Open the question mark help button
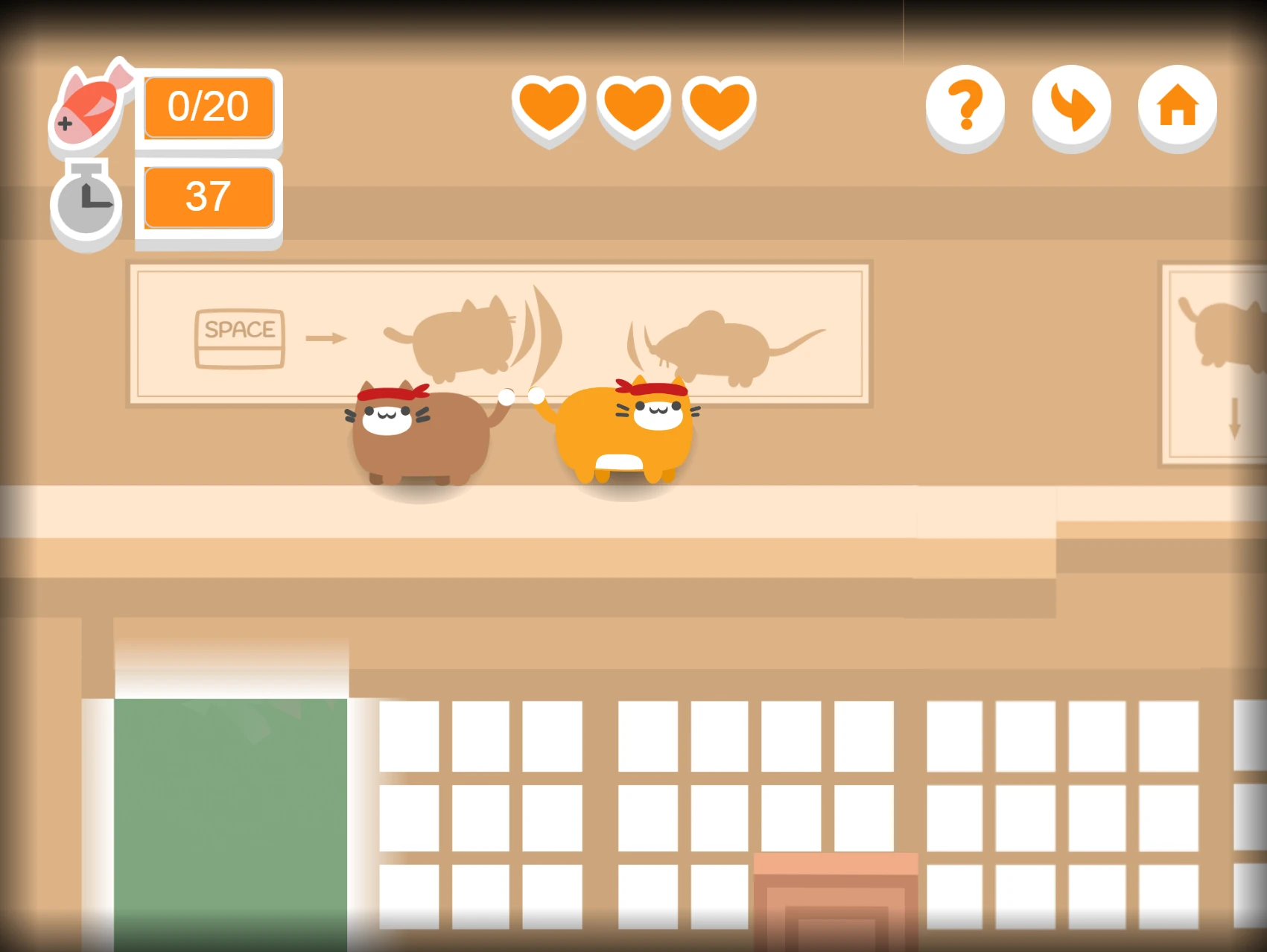This screenshot has height=952, width=1267. pyautogui.click(x=965, y=108)
